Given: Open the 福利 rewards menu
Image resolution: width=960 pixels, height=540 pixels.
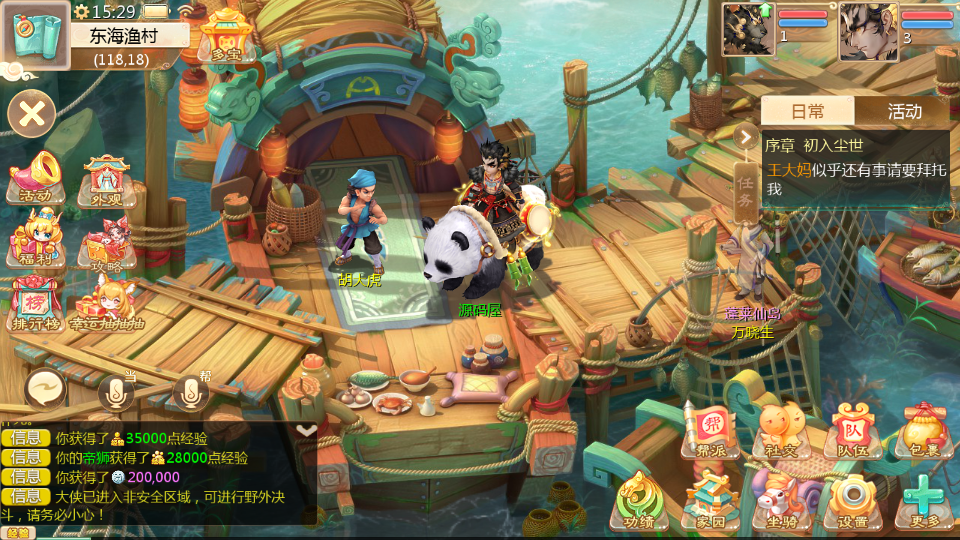Looking at the screenshot, I should pos(36,240).
